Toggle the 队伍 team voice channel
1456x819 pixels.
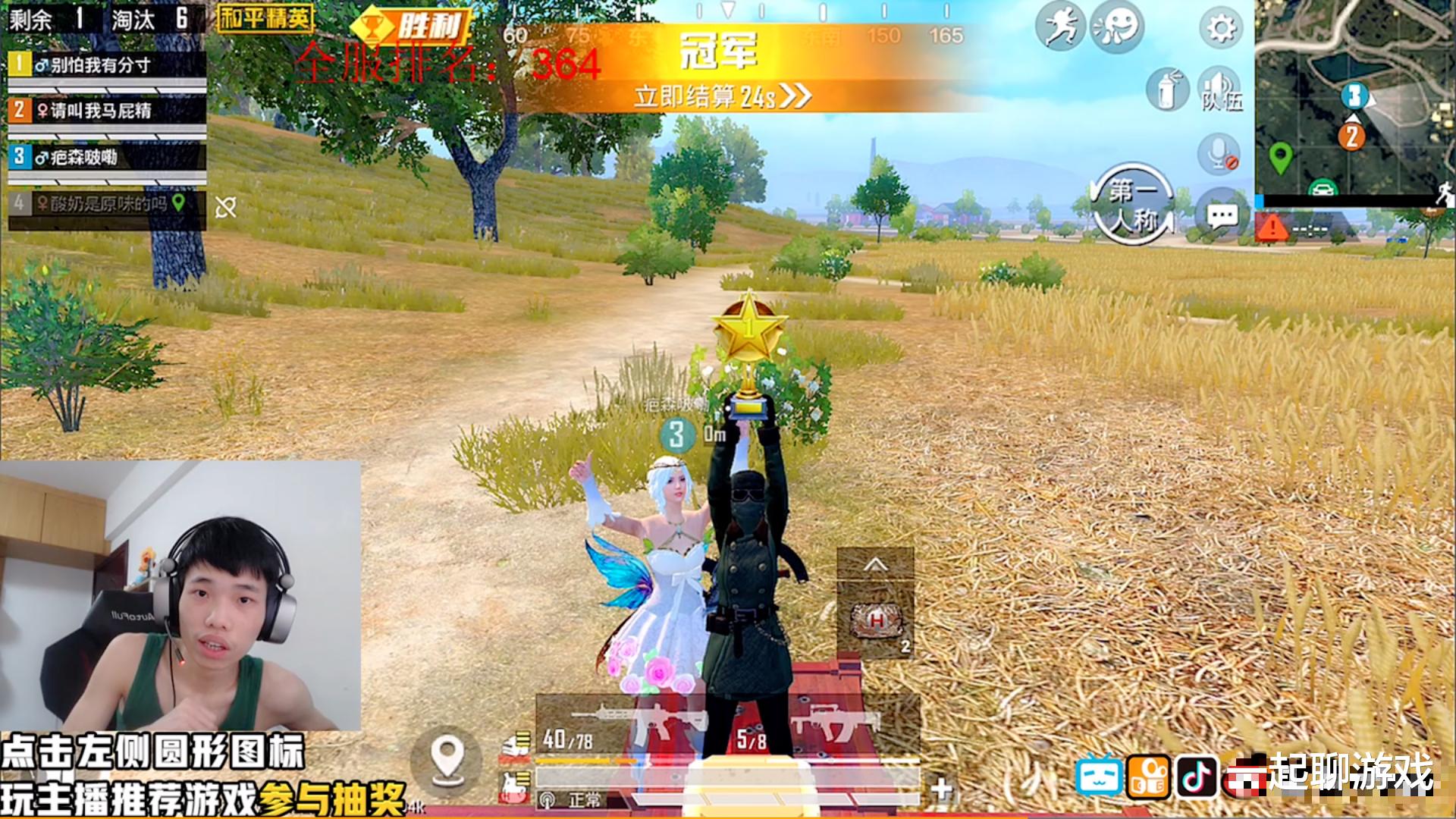[1219, 91]
